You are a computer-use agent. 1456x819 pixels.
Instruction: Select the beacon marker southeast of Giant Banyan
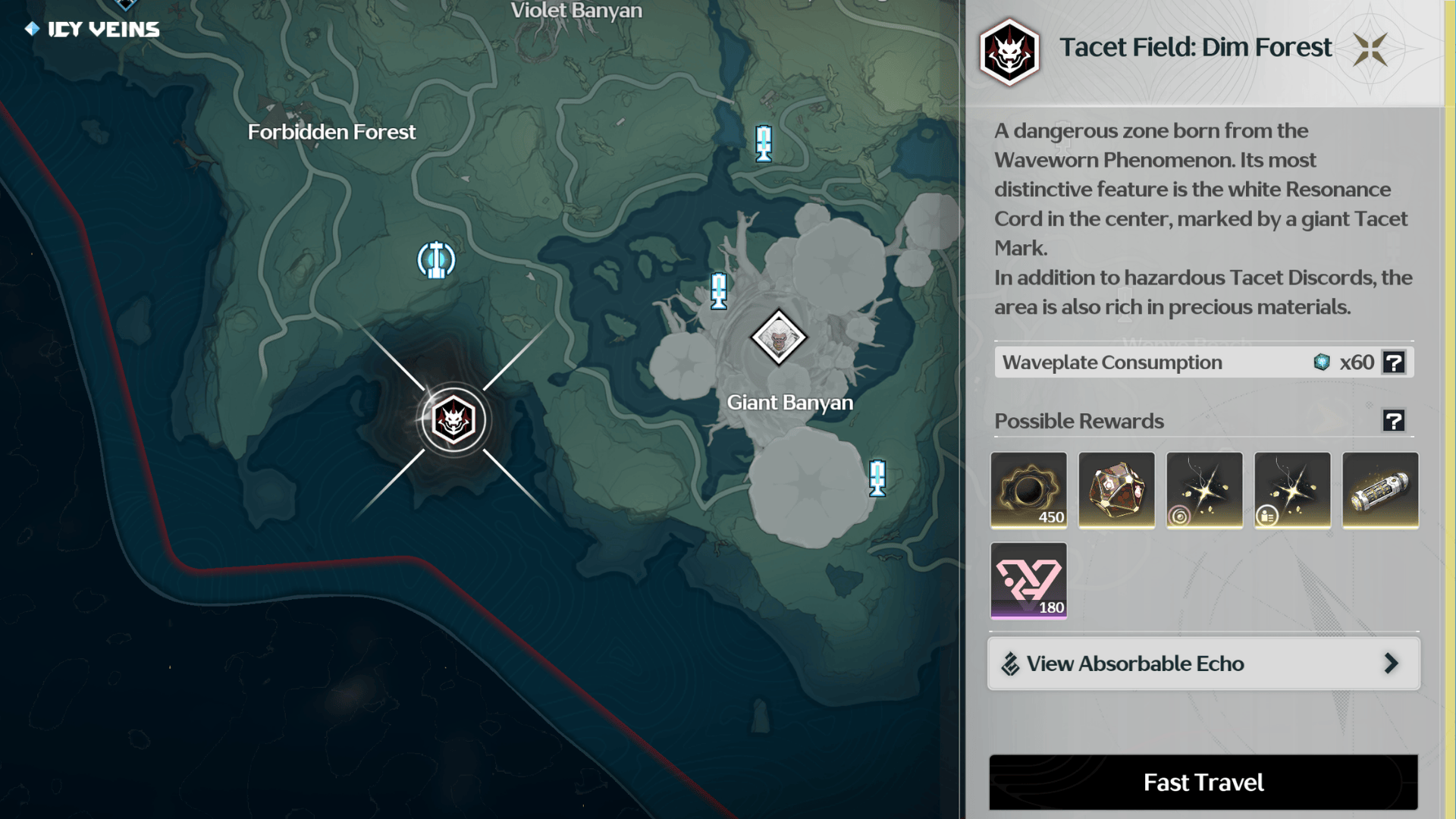[x=877, y=478]
